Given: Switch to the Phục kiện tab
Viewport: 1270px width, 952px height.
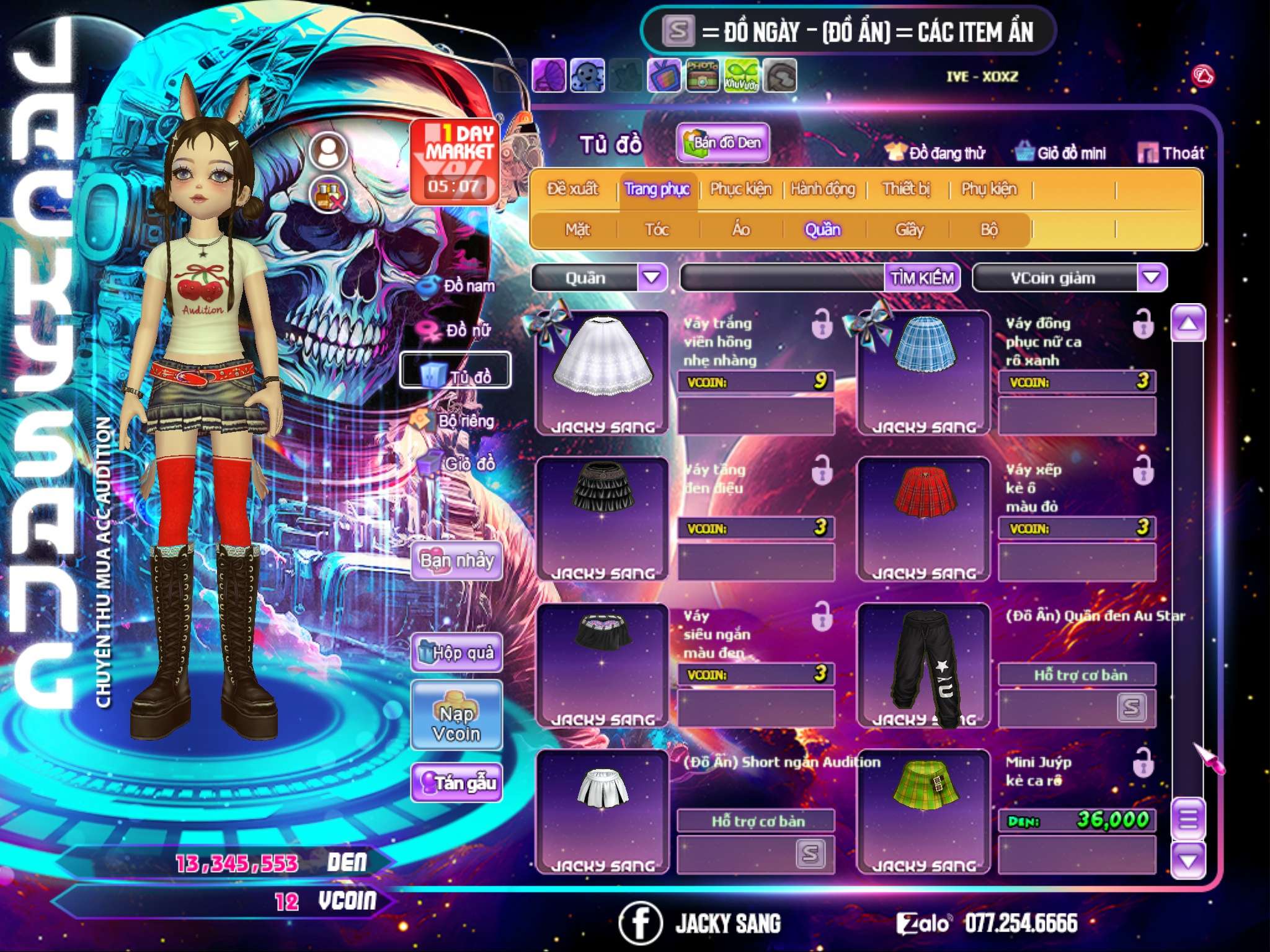Looking at the screenshot, I should 740,188.
